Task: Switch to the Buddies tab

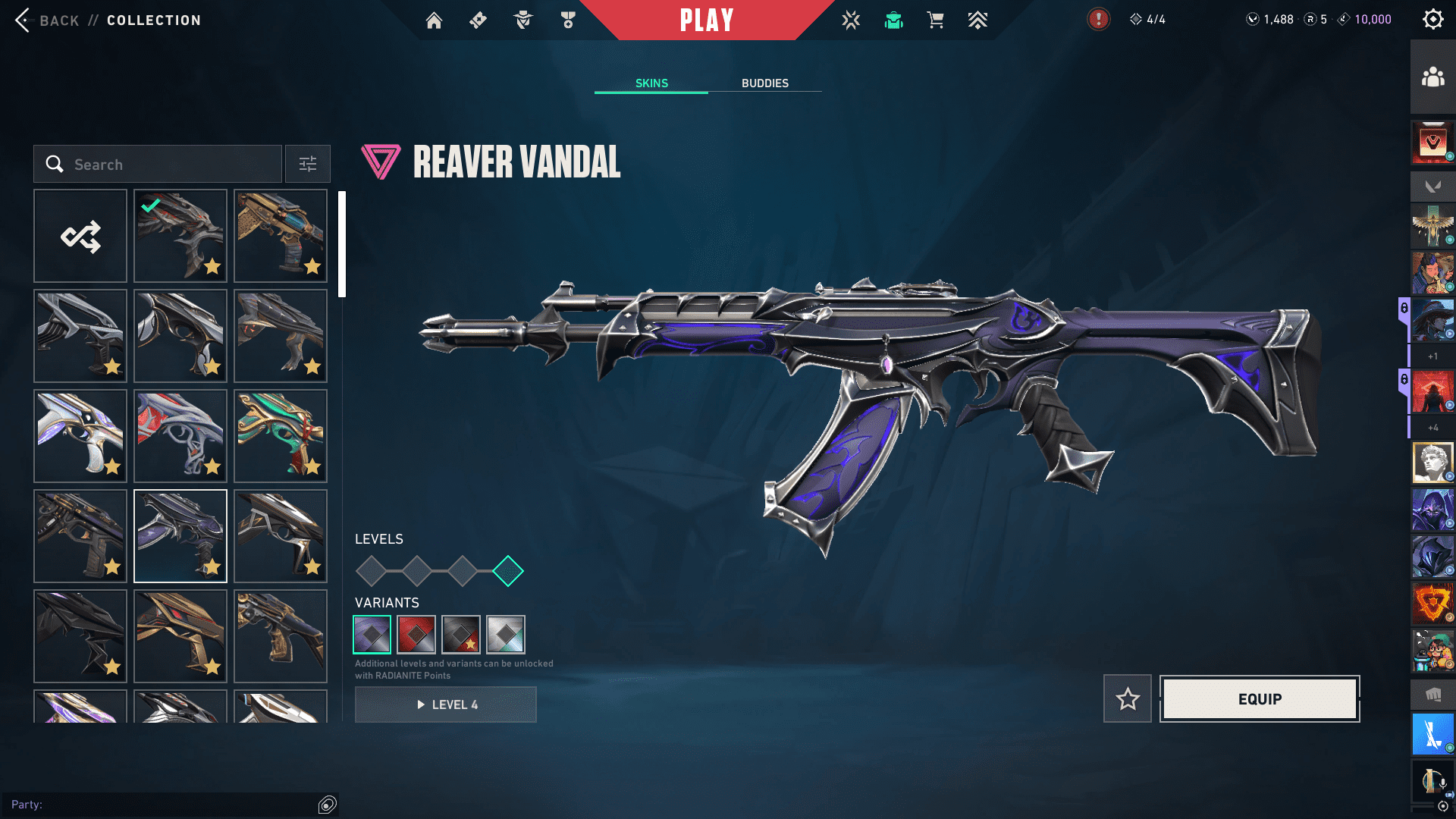Action: tap(764, 83)
